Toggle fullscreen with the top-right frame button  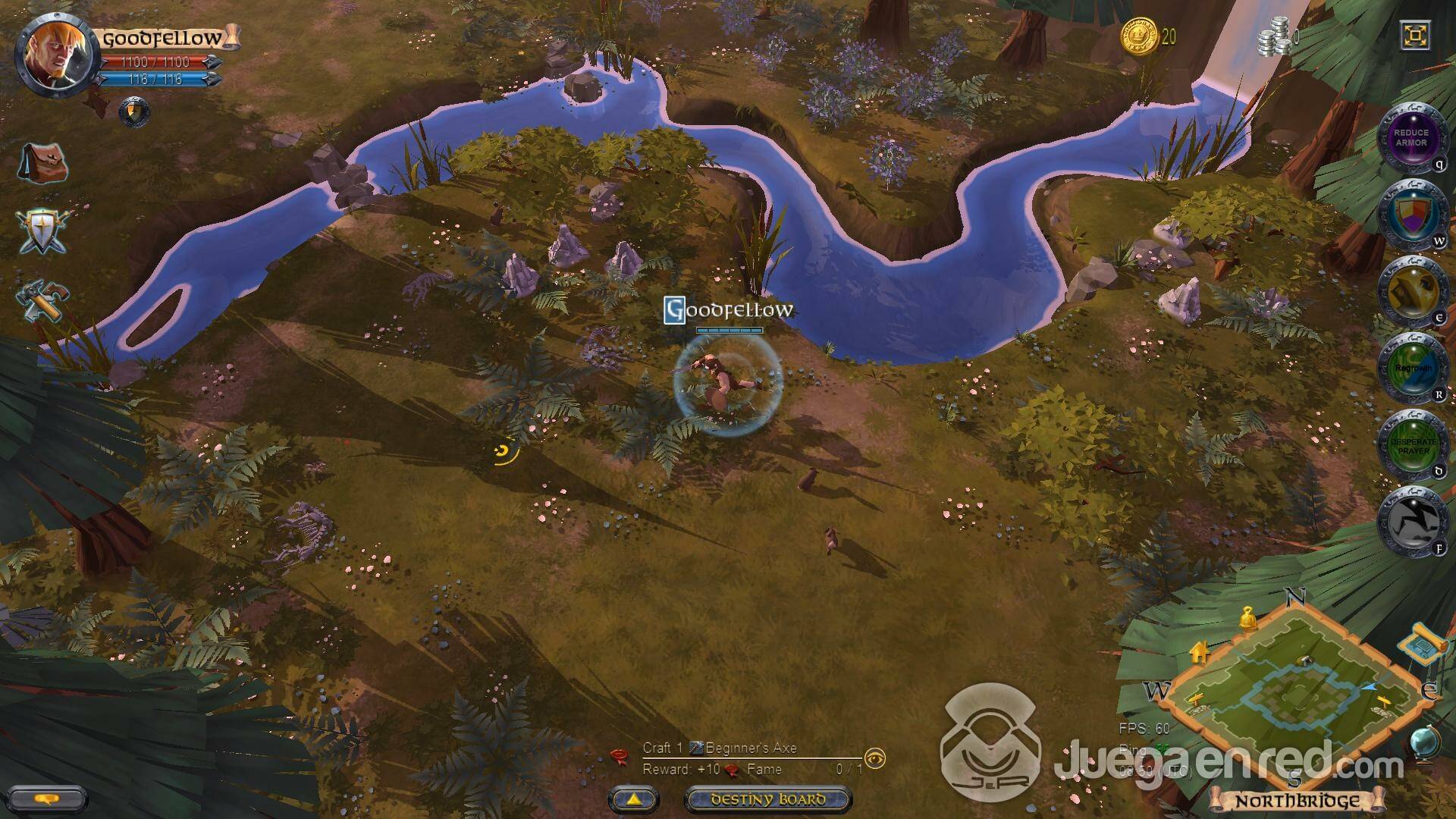coord(1415,36)
